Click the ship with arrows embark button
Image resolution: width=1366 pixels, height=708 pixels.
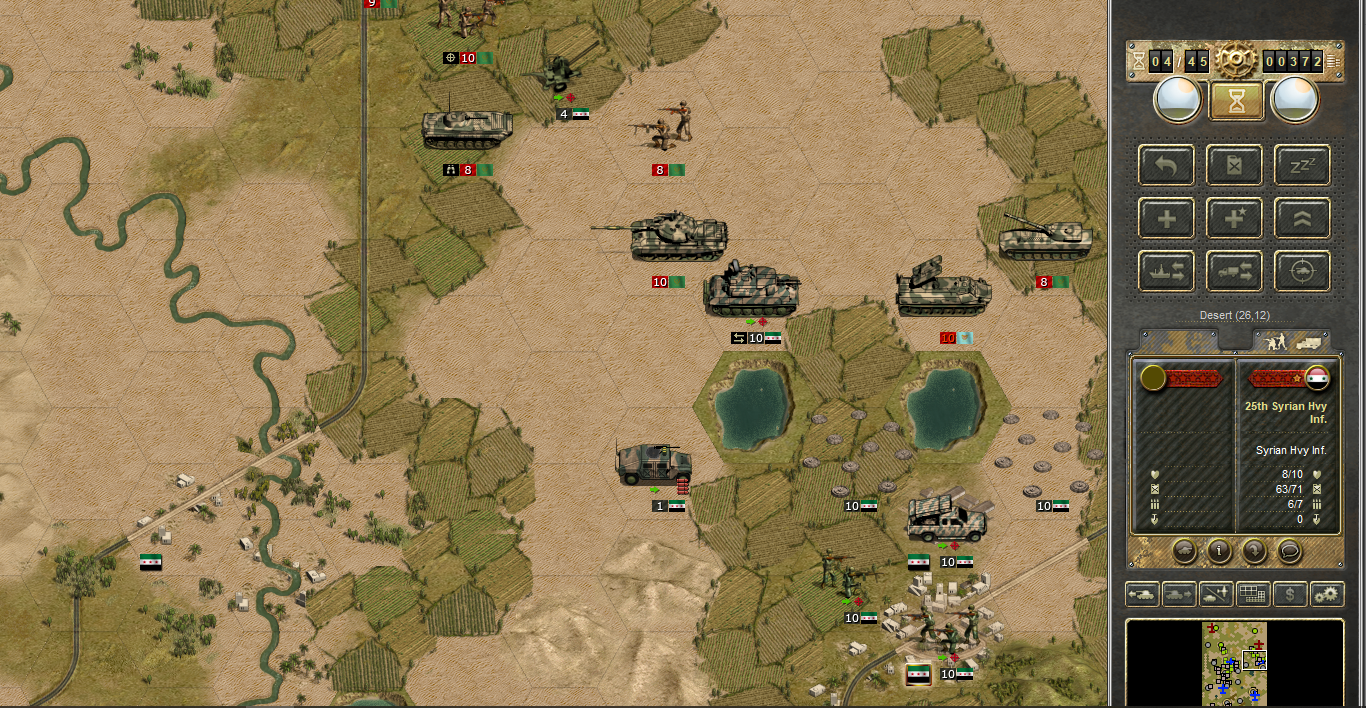point(1166,271)
